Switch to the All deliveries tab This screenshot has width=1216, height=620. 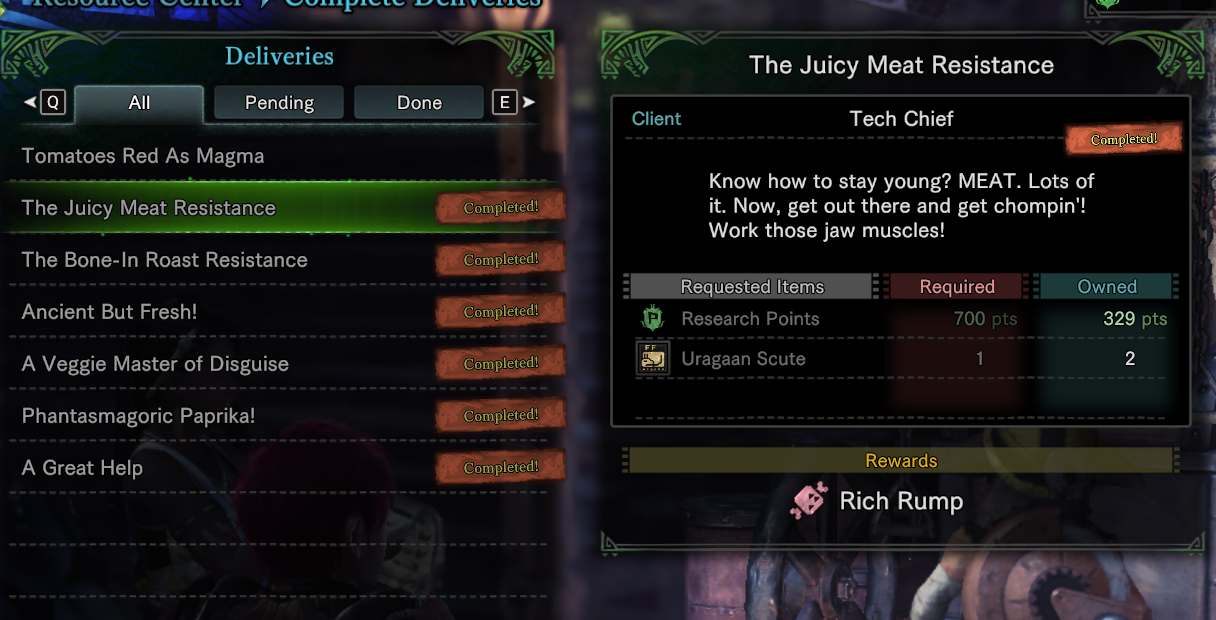click(139, 103)
